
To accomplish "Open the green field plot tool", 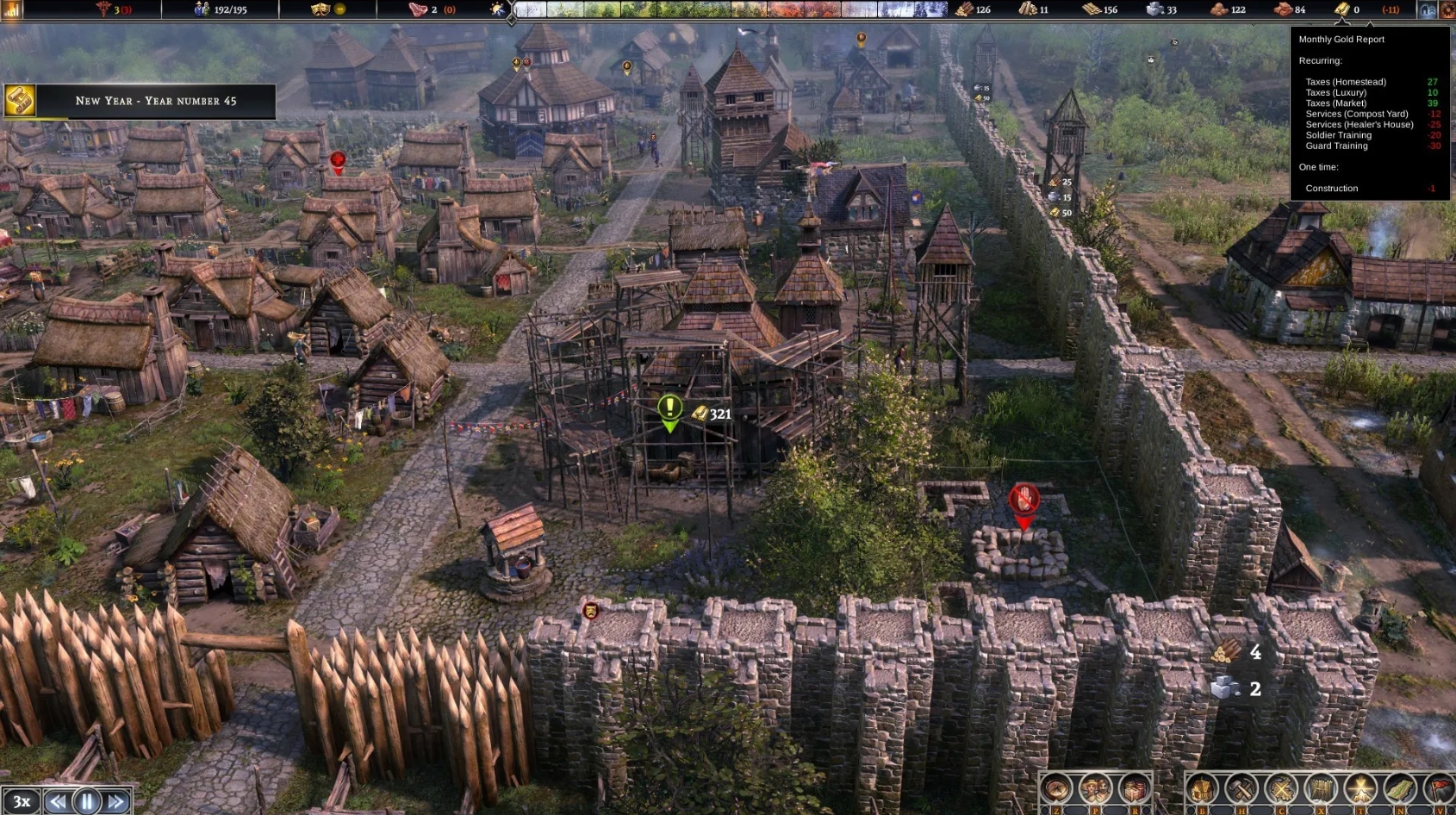I will click(x=1400, y=789).
